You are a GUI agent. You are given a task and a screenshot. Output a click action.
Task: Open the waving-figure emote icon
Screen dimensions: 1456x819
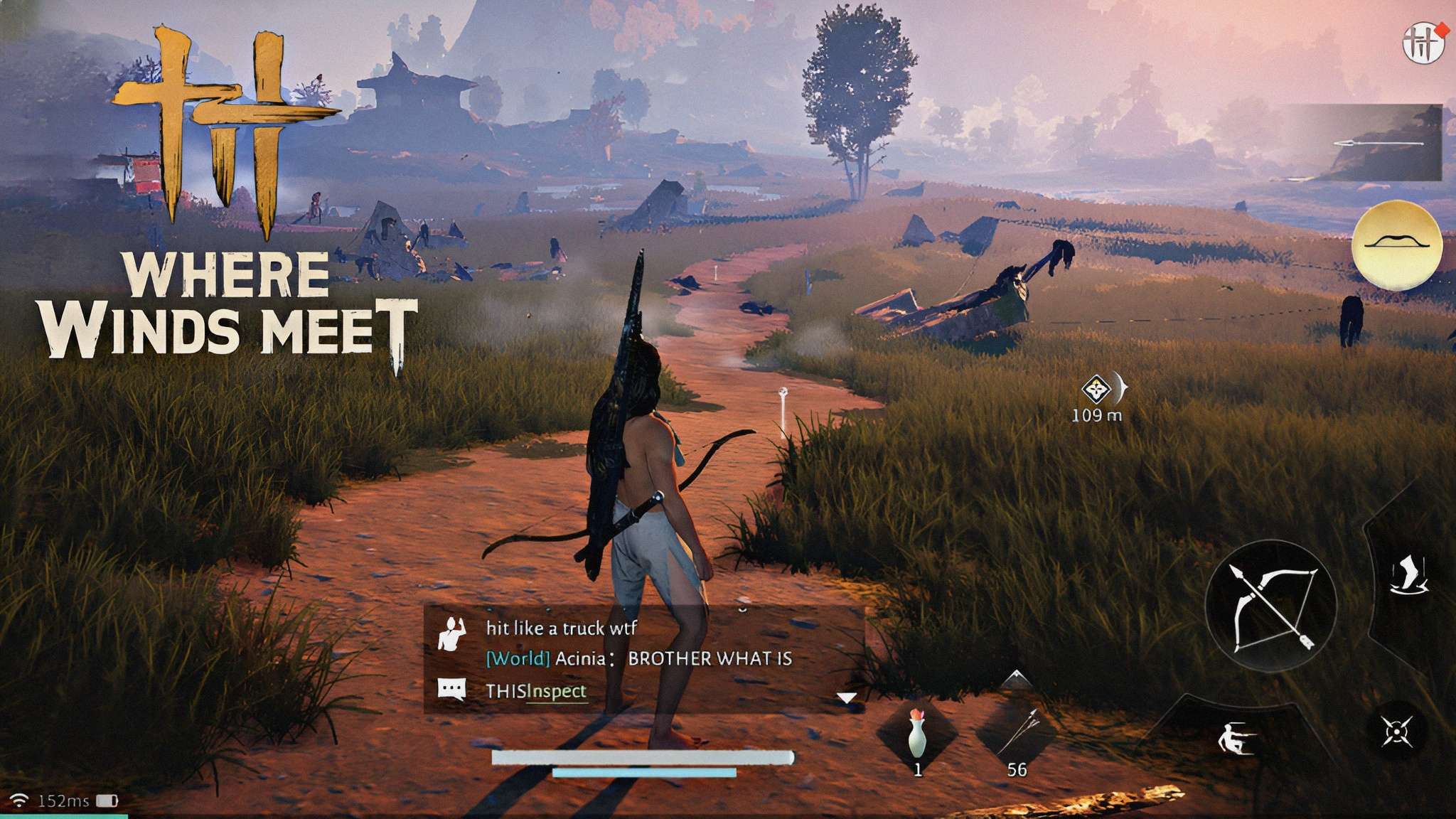click(452, 633)
